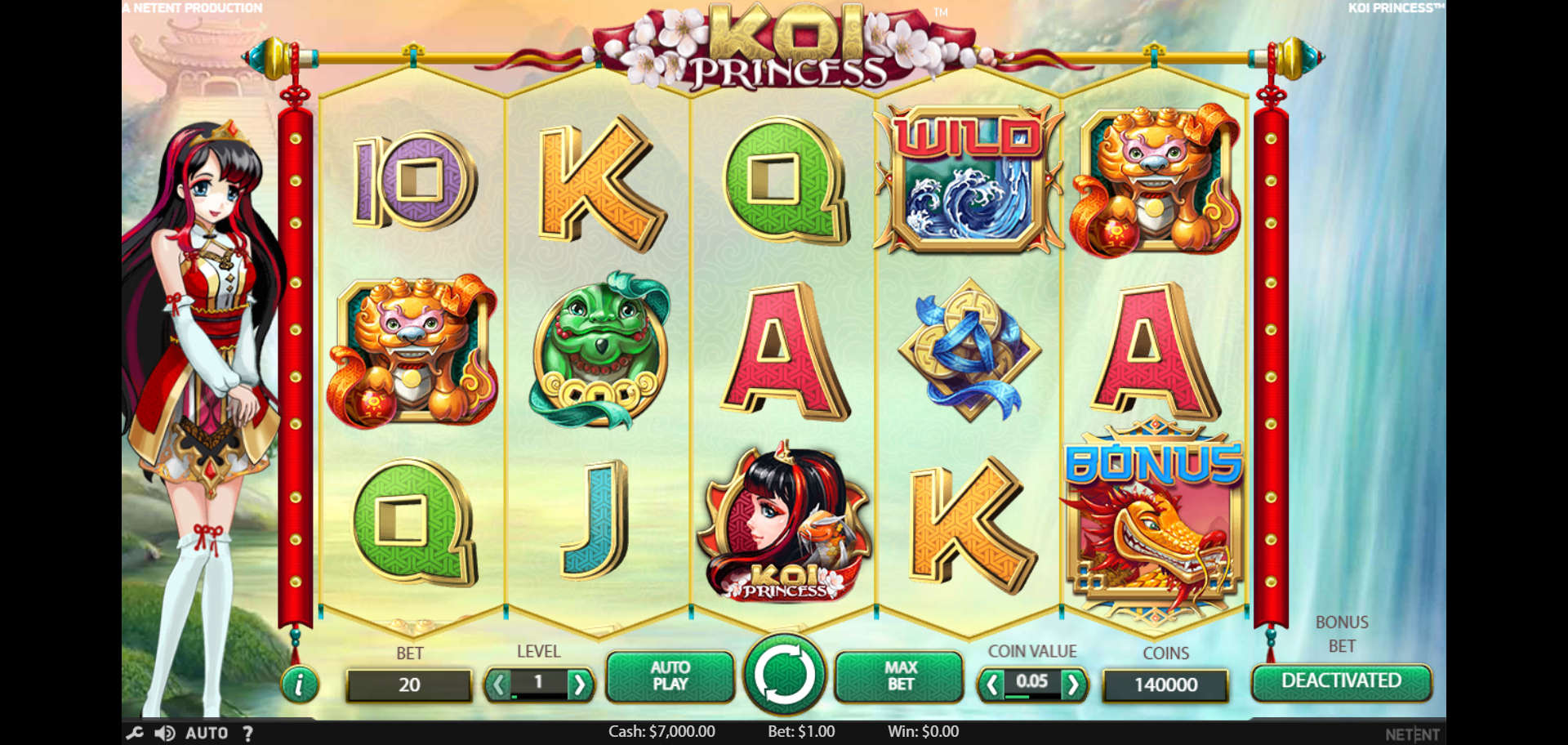Place the Max Bet
Viewport: 1568px width, 745px height.
click(900, 676)
